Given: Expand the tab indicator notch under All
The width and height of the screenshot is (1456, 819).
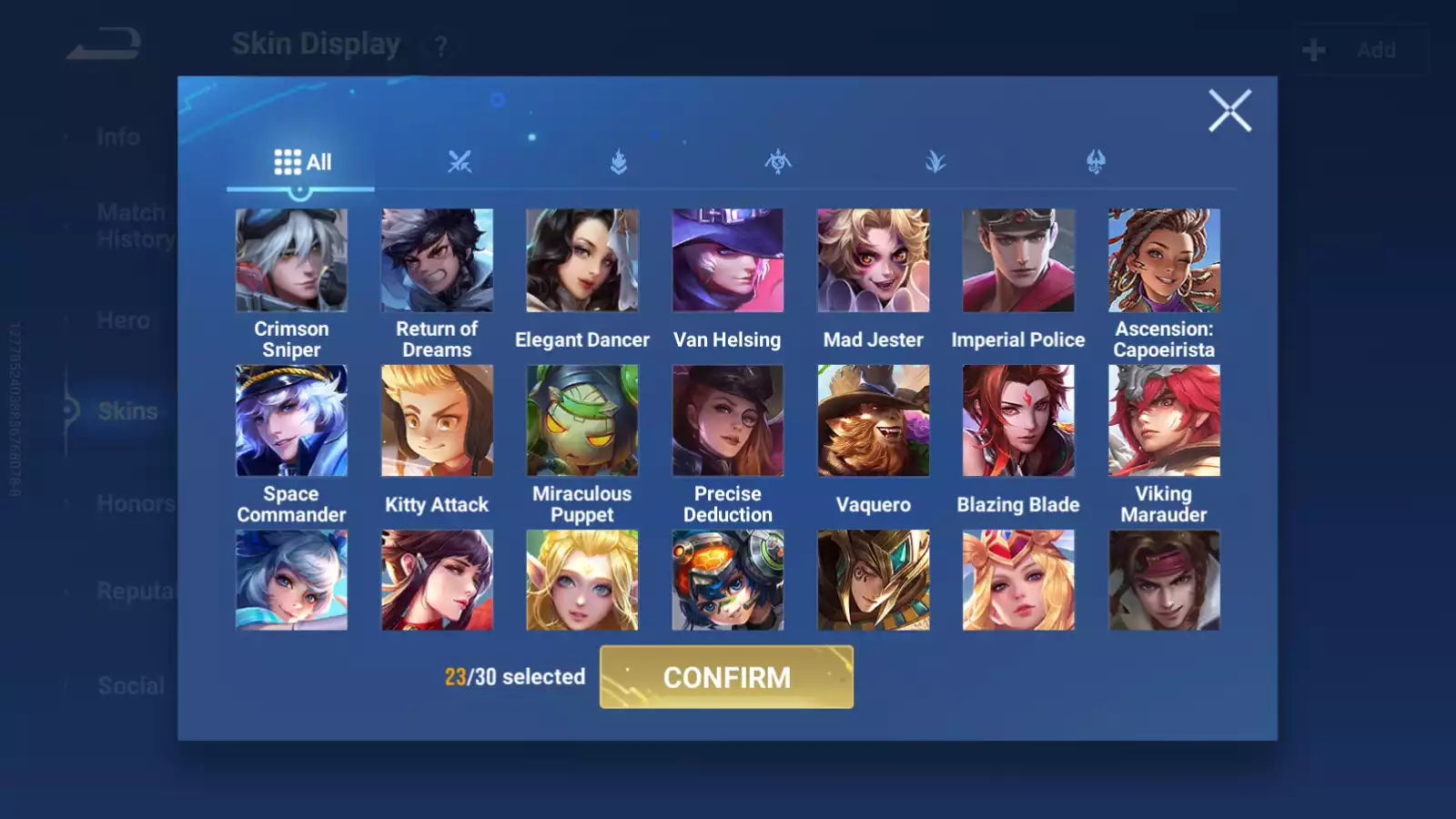Looking at the screenshot, I should 301,191.
